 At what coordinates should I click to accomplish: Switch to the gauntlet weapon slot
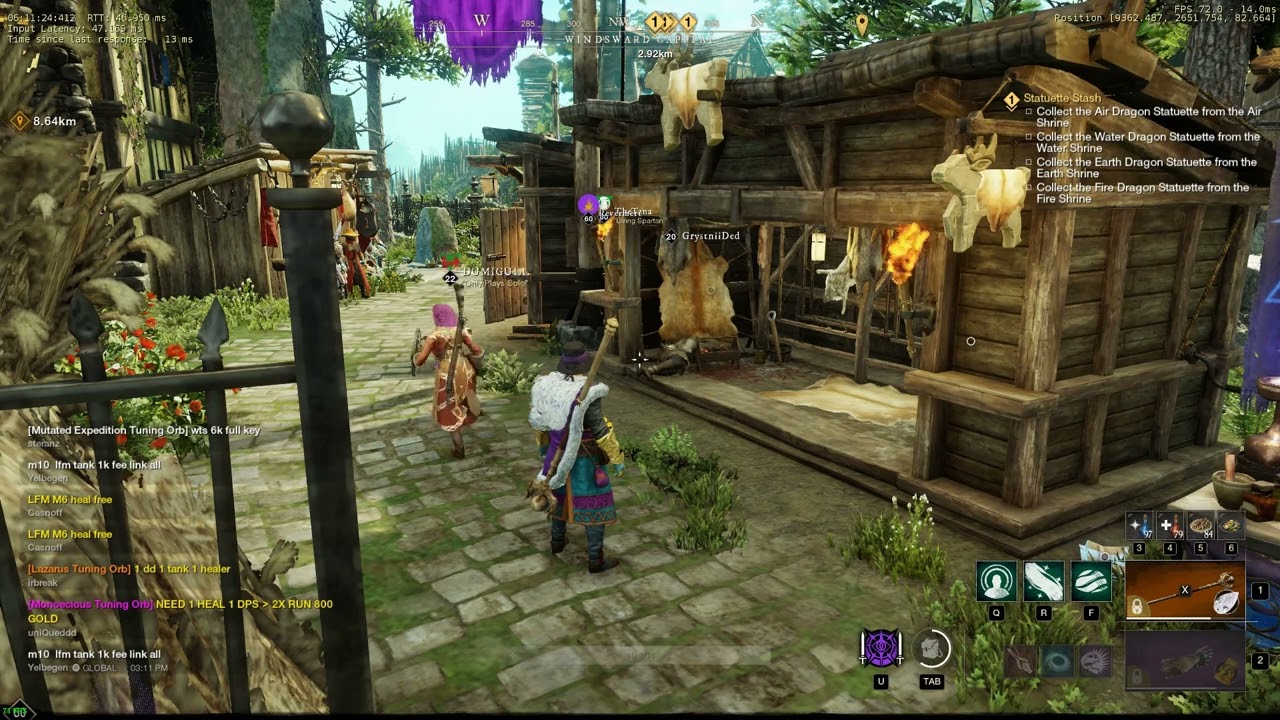click(x=1185, y=661)
